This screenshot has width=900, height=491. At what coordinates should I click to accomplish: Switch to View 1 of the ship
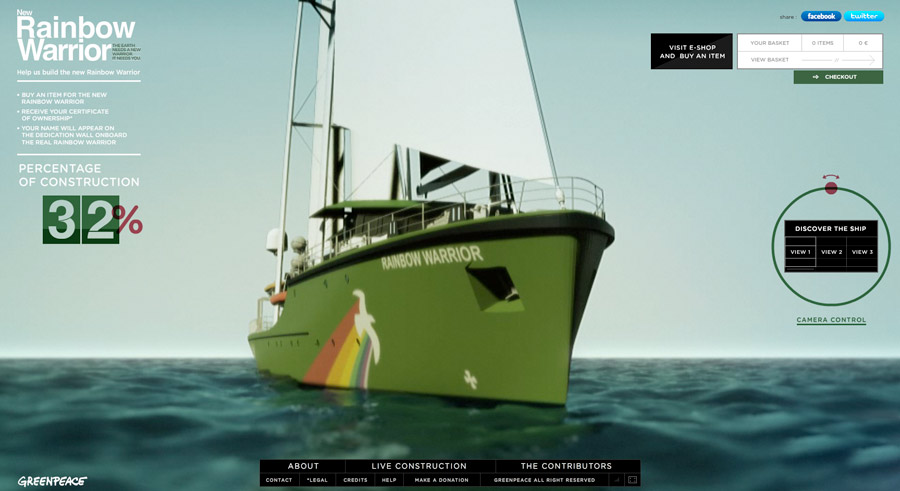pos(800,252)
